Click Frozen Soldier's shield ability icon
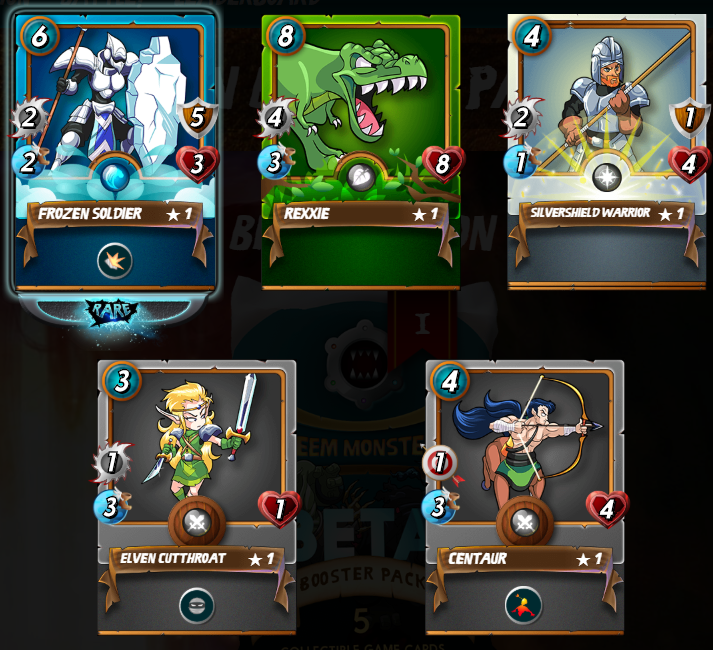The height and width of the screenshot is (650, 713). click(x=116, y=262)
